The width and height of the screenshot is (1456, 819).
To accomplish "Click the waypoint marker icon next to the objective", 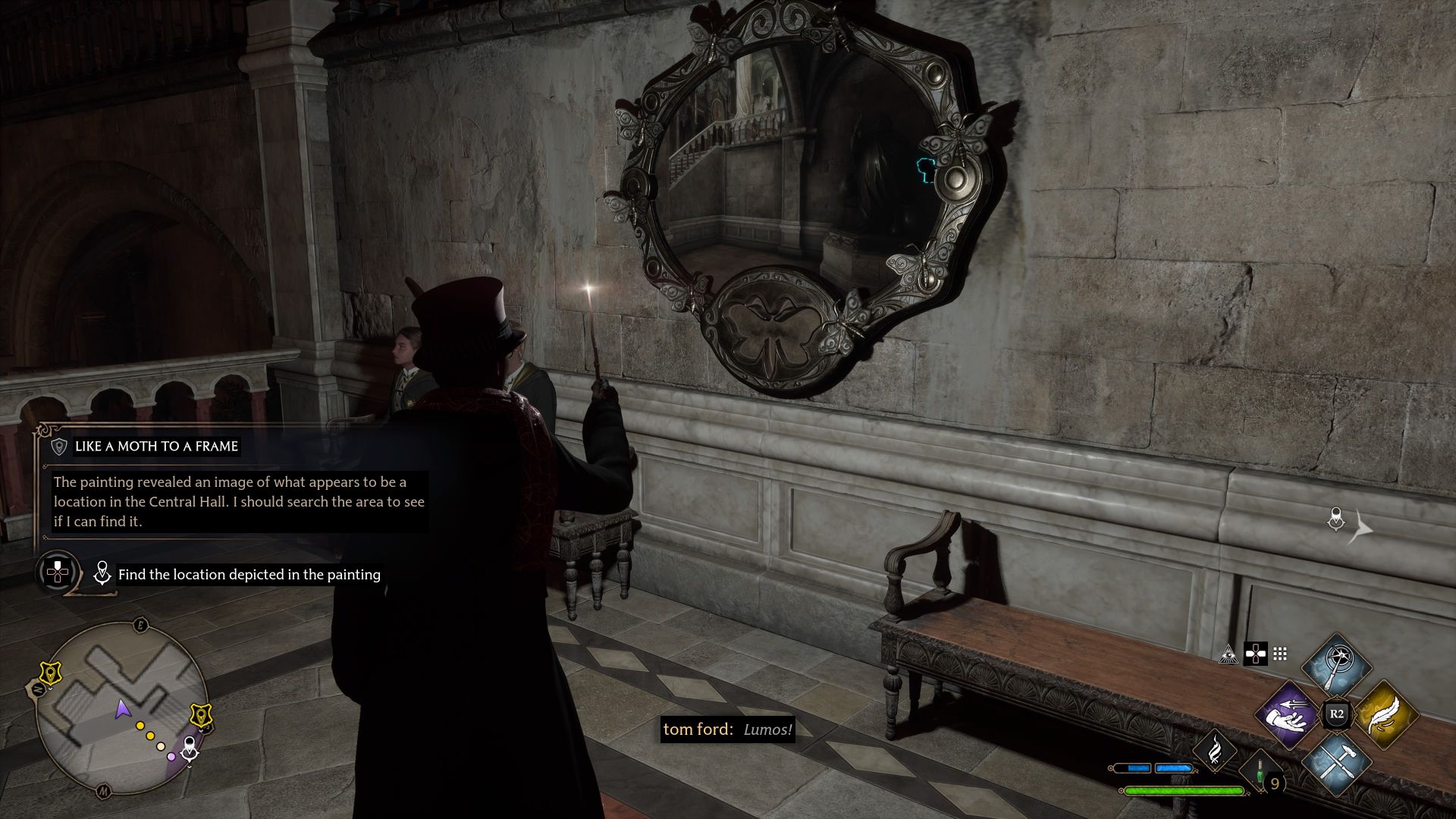I will (x=102, y=573).
